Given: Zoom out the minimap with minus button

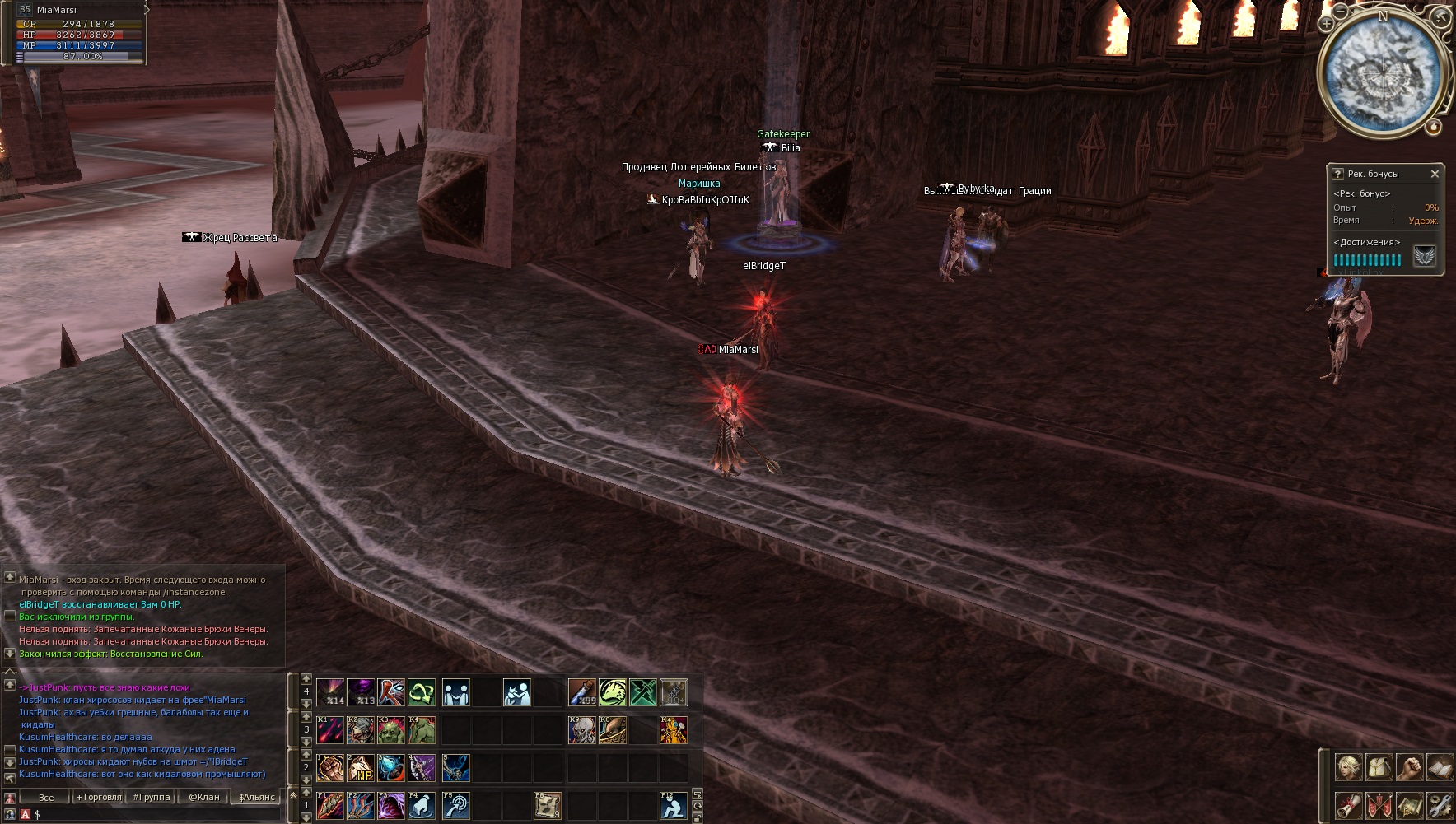Looking at the screenshot, I should click(1341, 12).
